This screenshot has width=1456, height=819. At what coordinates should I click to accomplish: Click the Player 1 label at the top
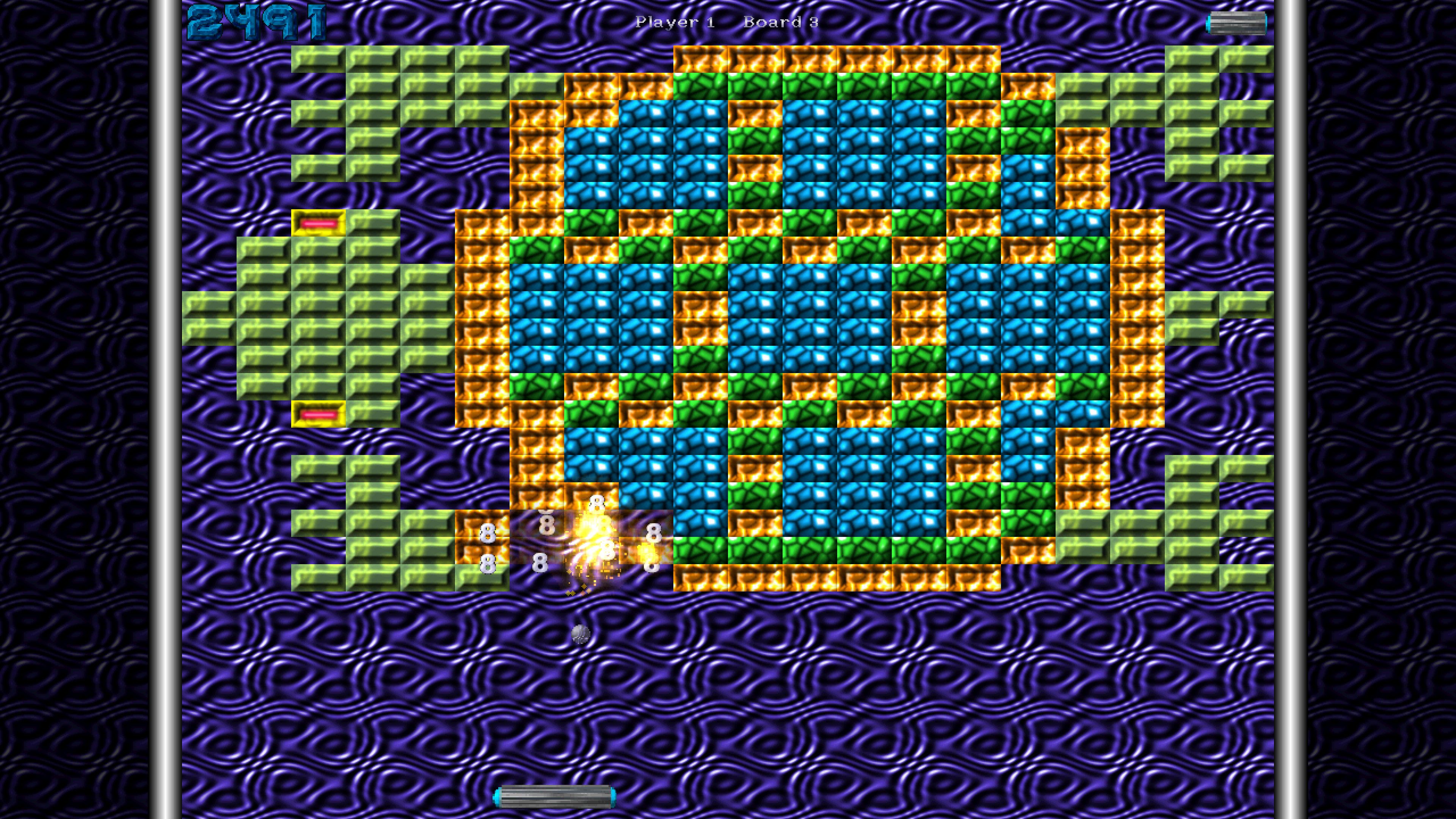point(676,23)
